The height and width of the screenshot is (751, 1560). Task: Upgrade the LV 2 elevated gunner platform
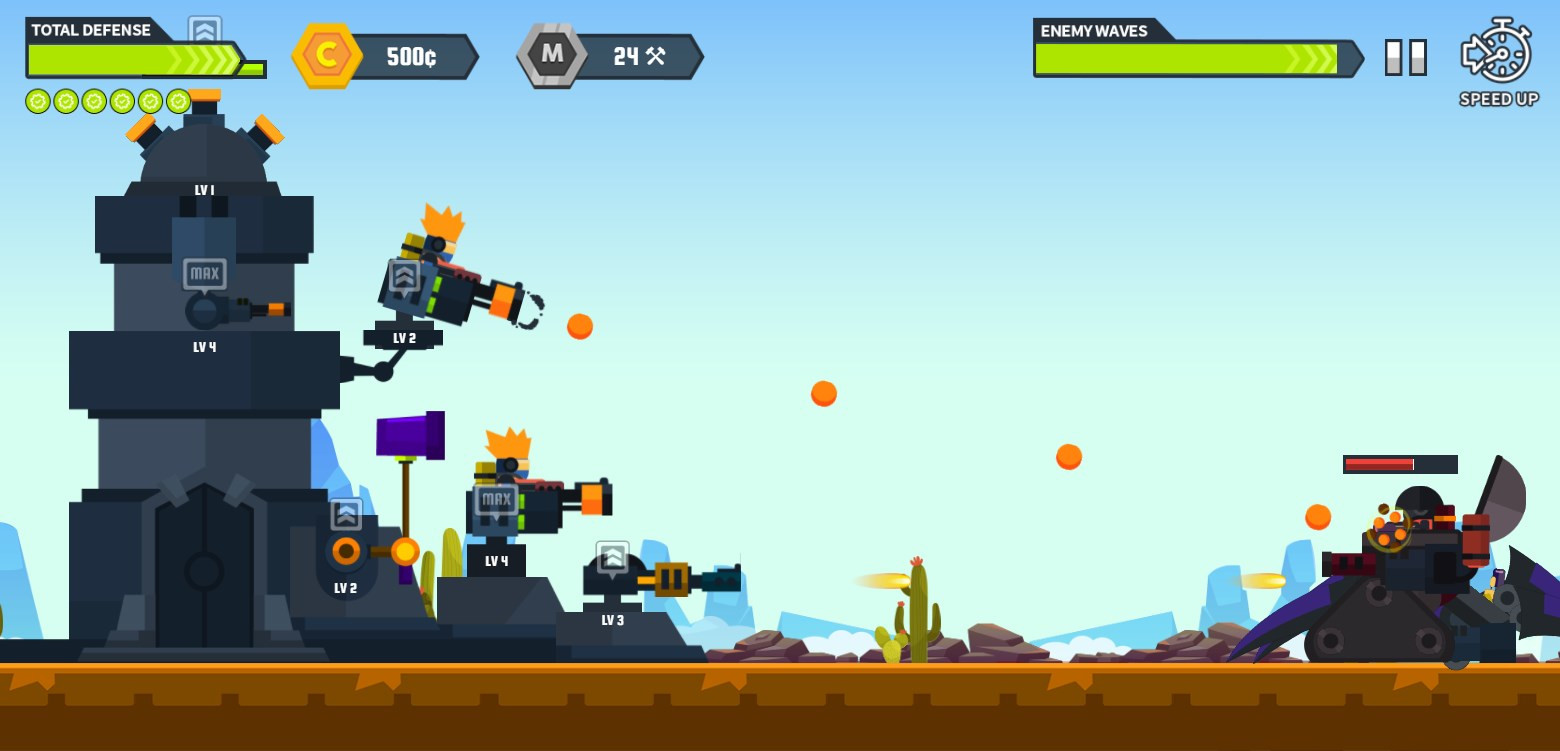pyautogui.click(x=404, y=276)
